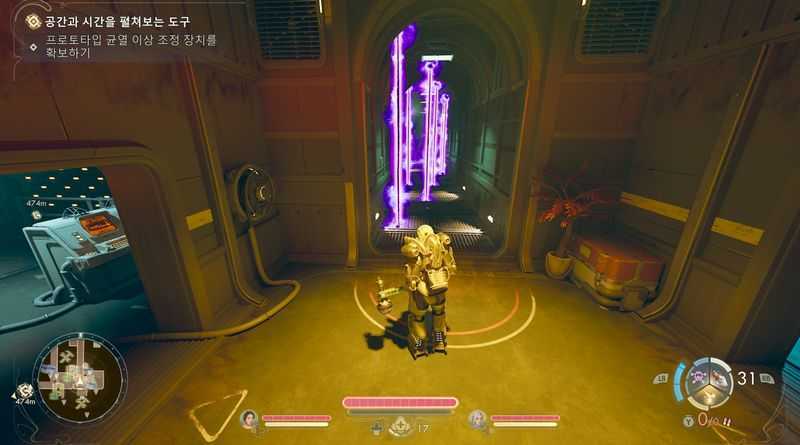Pick the bottom weapon slot in the wheel
The height and width of the screenshot is (445, 800).
coord(709,396)
